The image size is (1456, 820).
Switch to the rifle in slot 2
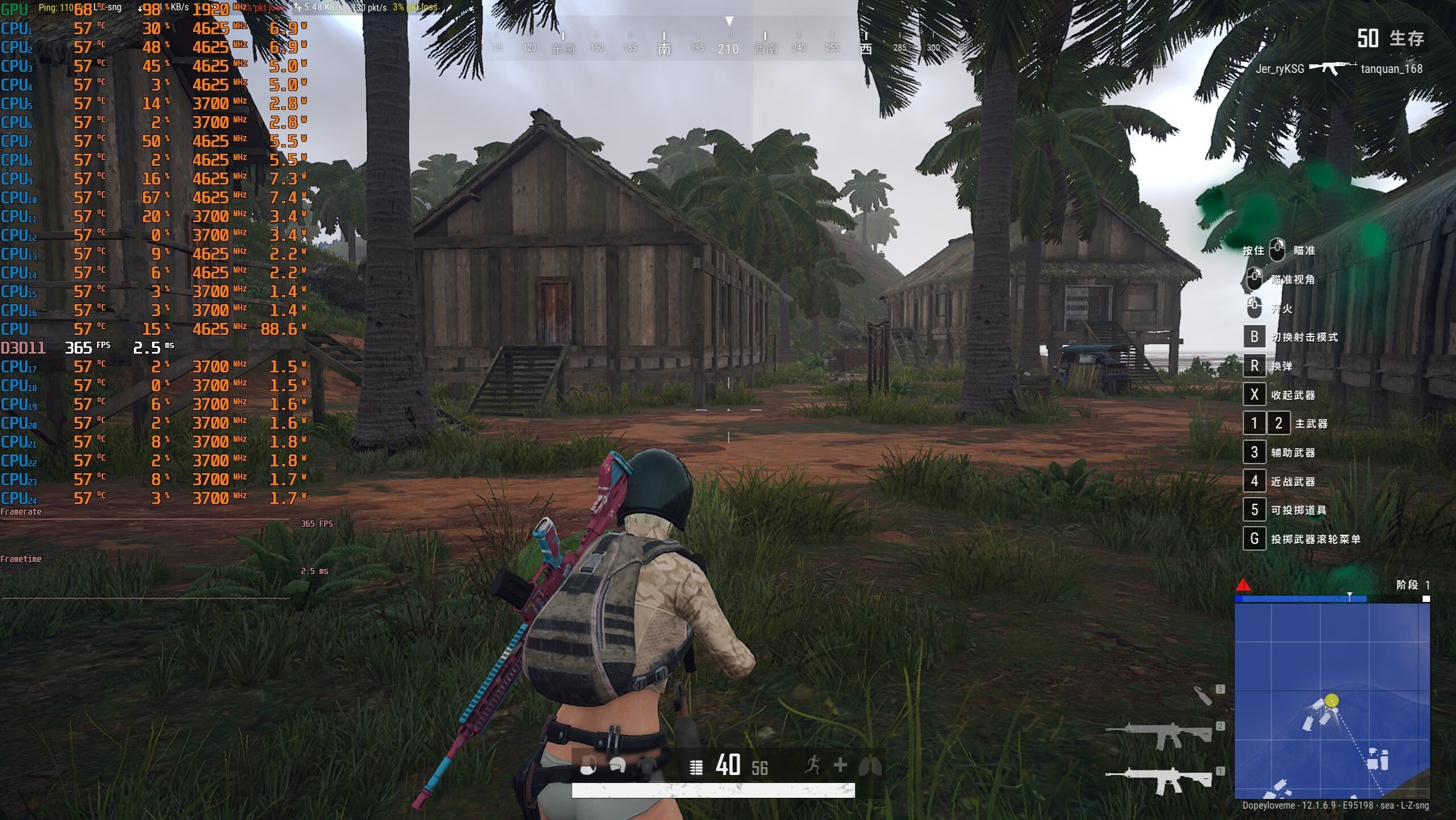point(1159,735)
